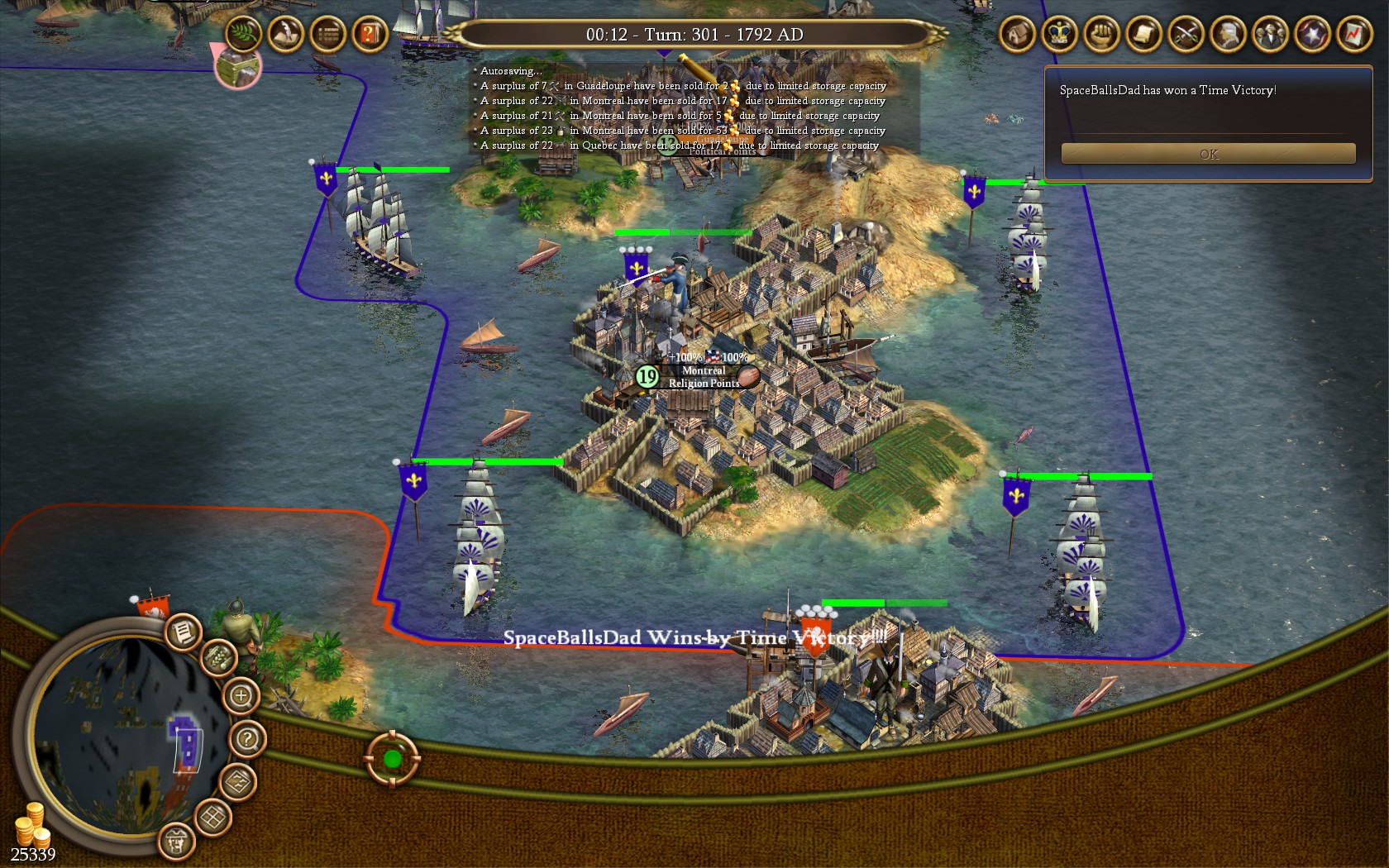Open the Civilopedia red question book icon
The width and height of the screenshot is (1389, 868).
pyautogui.click(x=366, y=35)
